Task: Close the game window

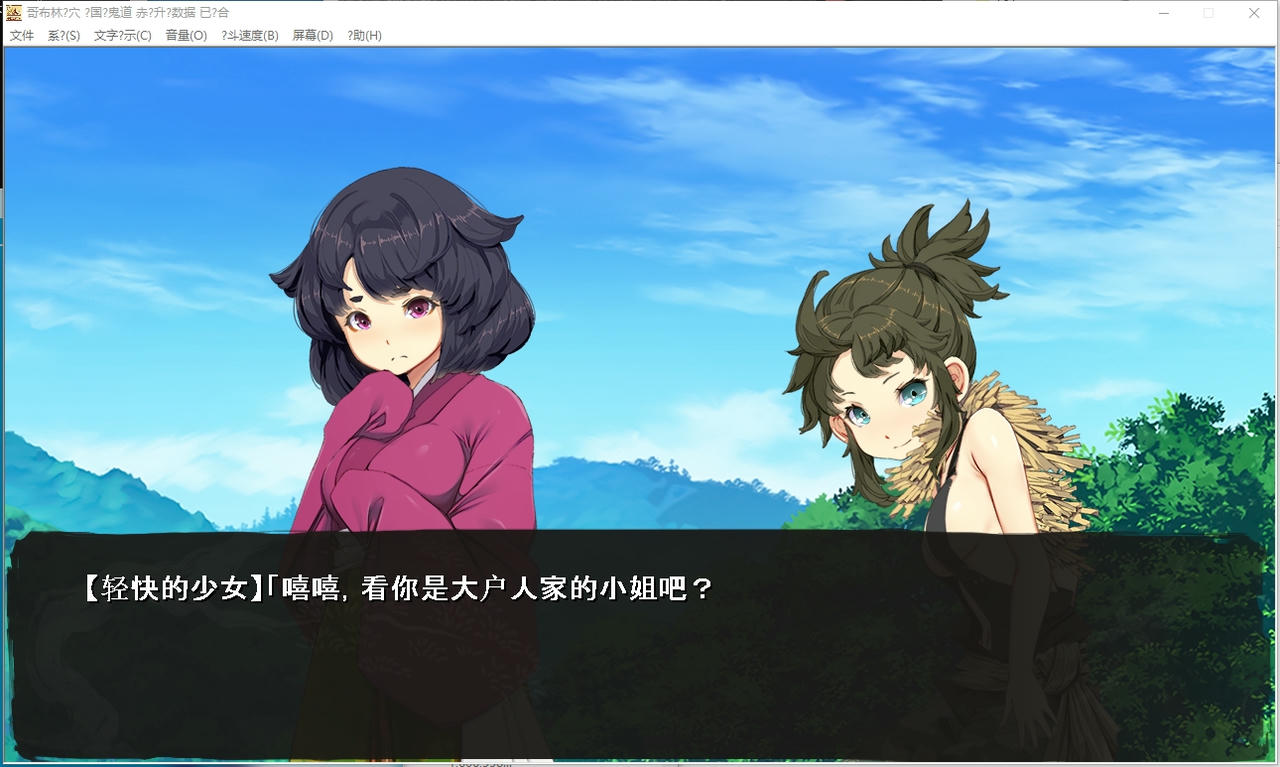Action: pos(1253,13)
